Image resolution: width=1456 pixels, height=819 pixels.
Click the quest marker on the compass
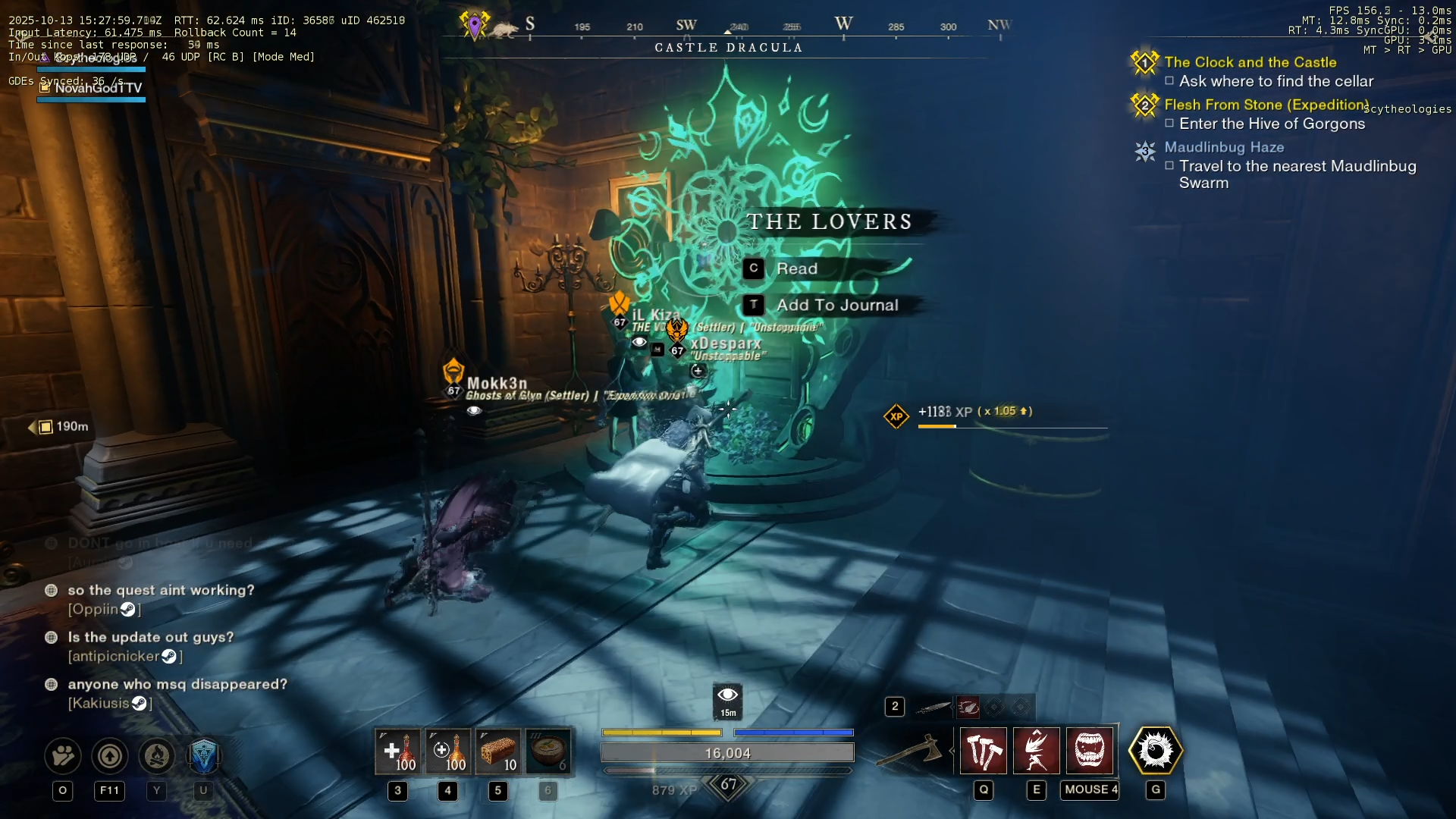475,25
